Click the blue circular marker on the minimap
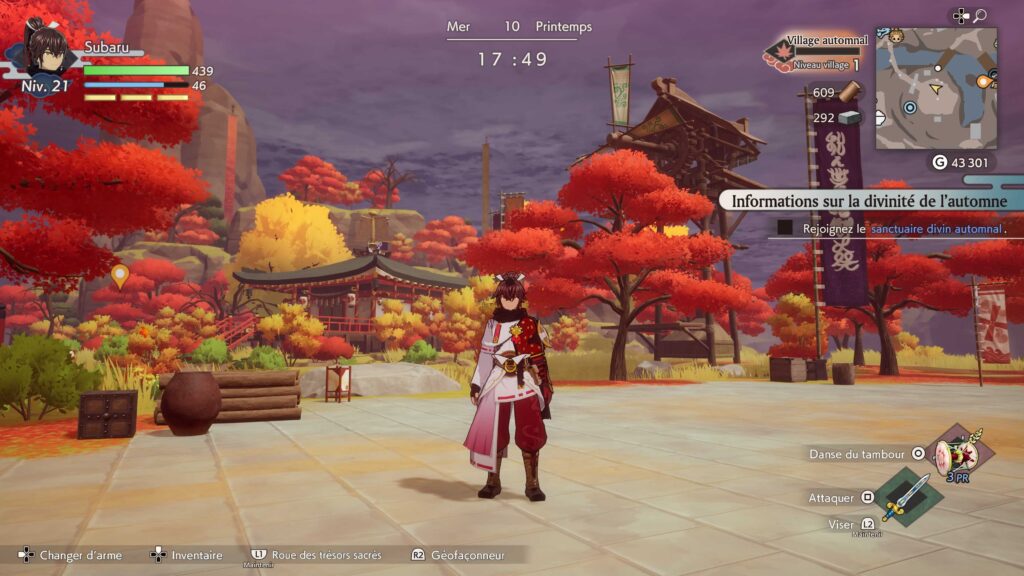This screenshot has width=1024, height=576. [910, 107]
